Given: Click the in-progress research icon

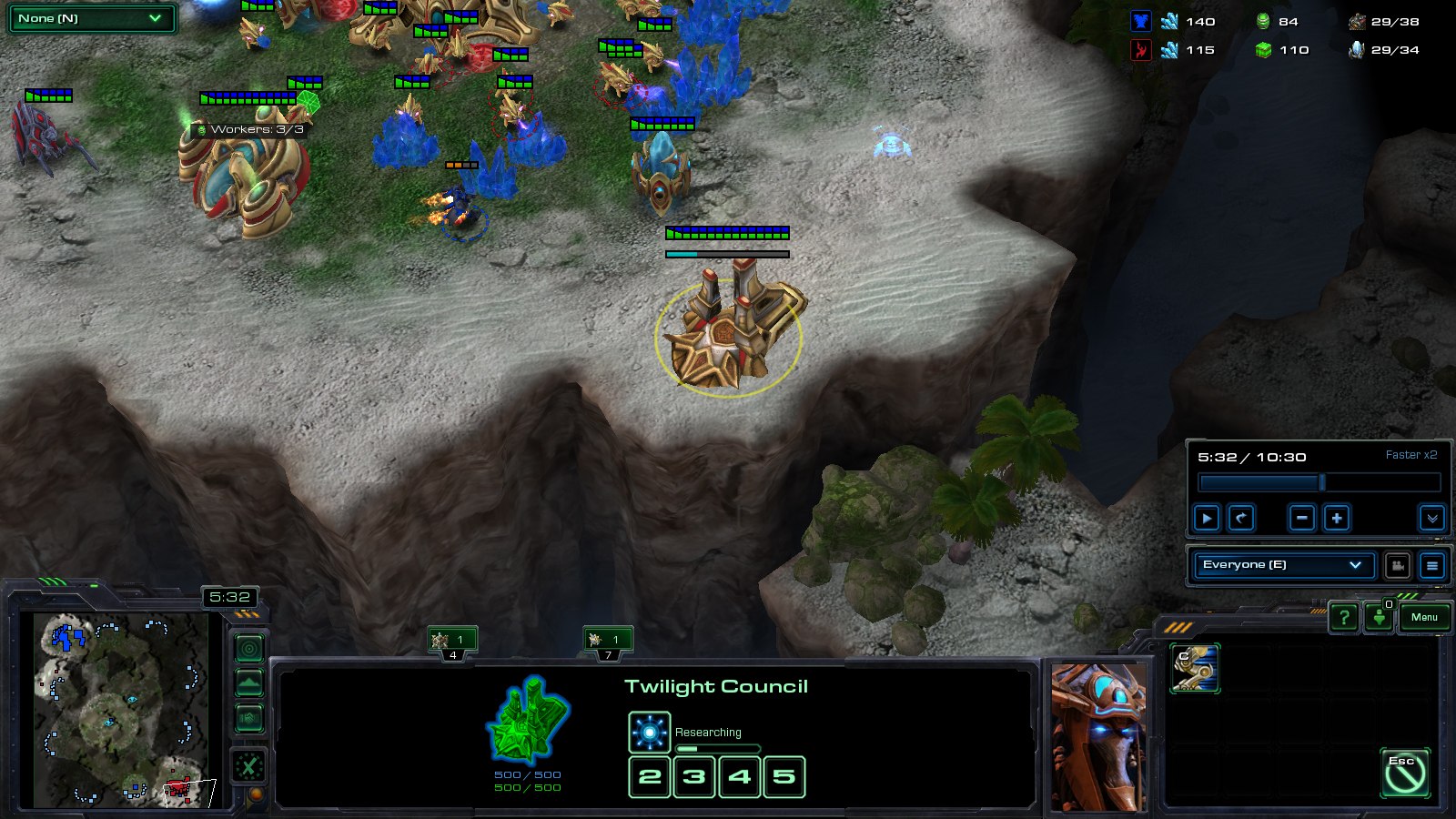Looking at the screenshot, I should [649, 733].
